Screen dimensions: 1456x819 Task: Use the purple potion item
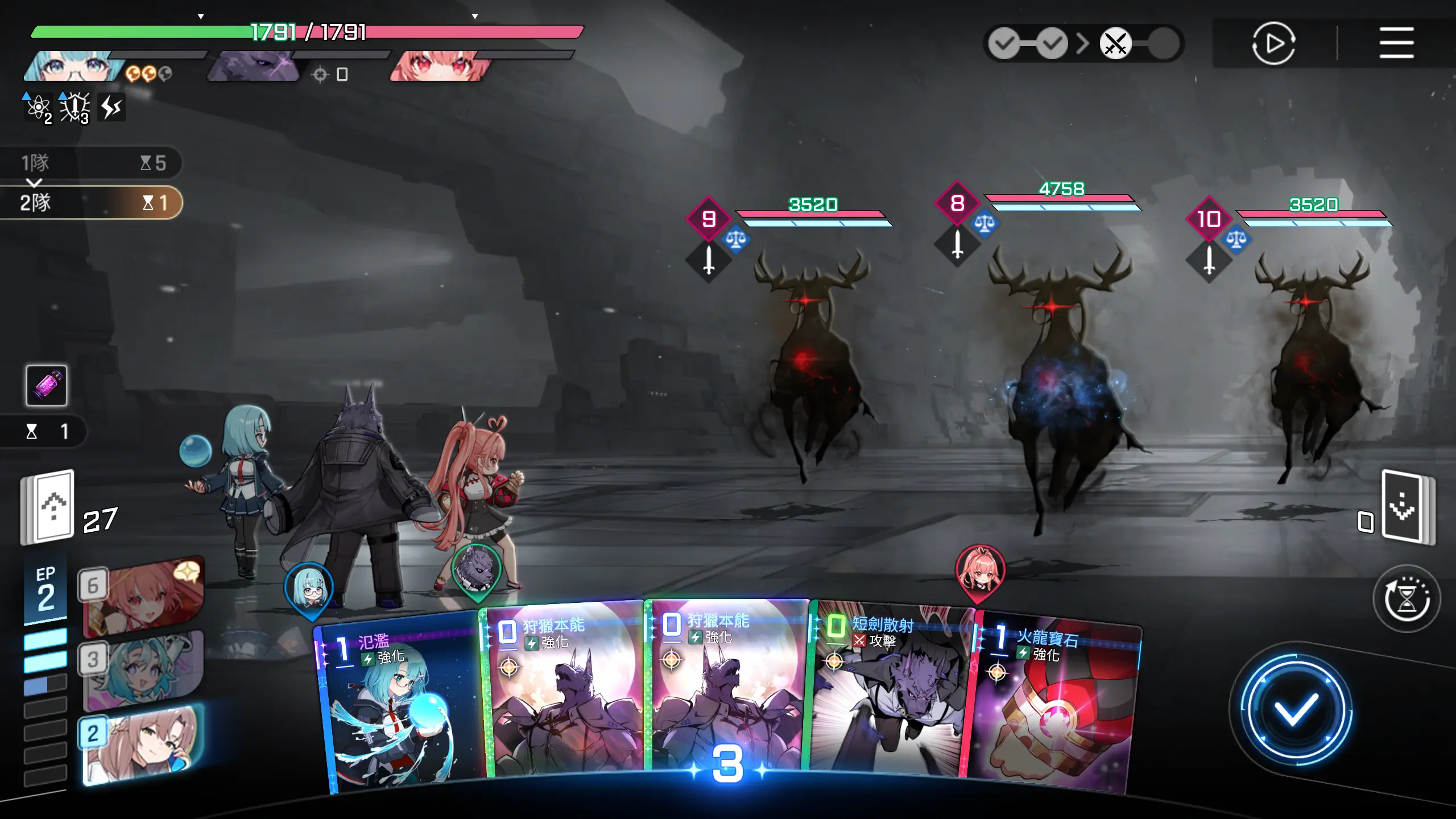pyautogui.click(x=47, y=386)
